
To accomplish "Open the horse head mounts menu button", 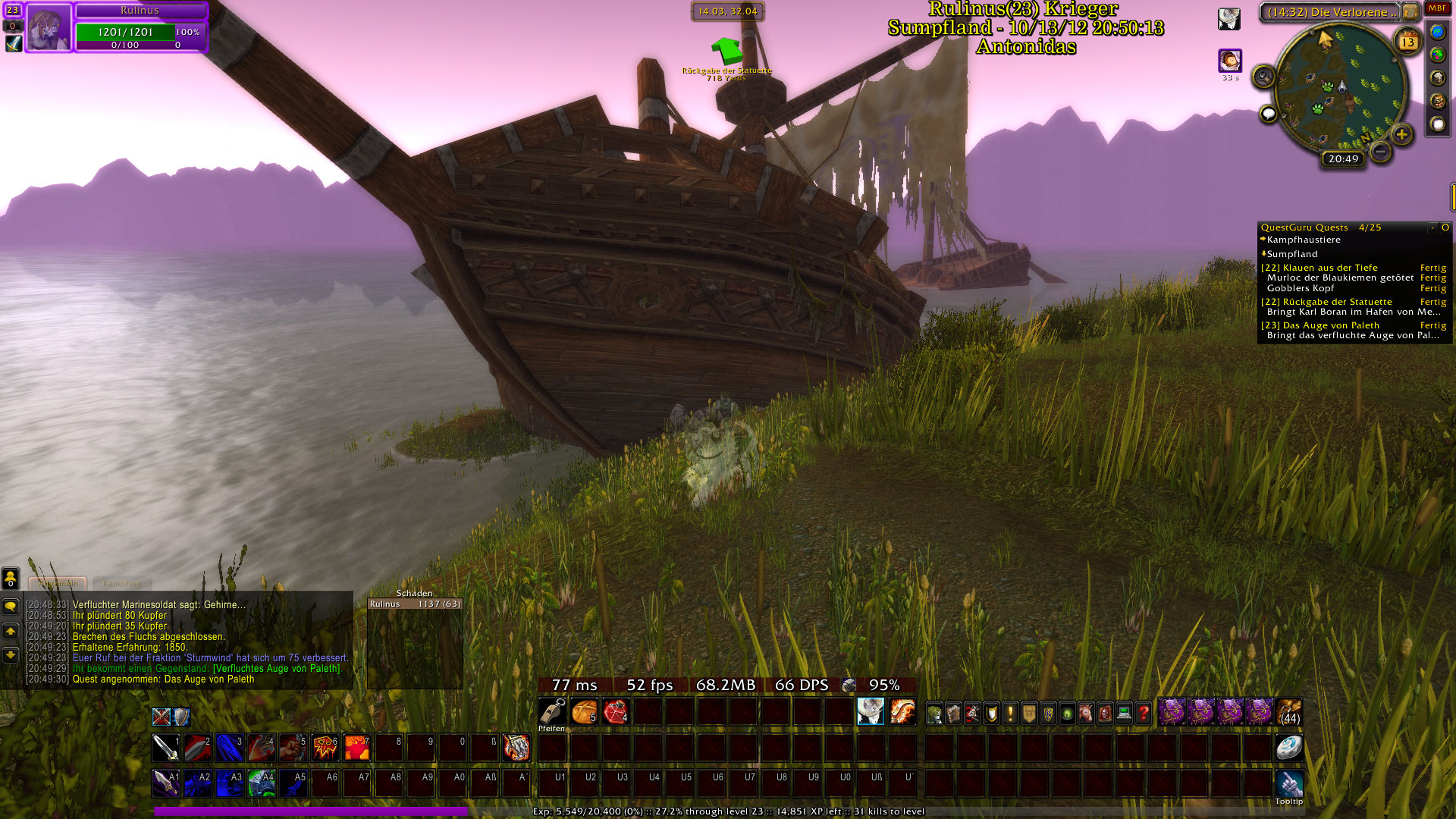I will tap(1086, 713).
